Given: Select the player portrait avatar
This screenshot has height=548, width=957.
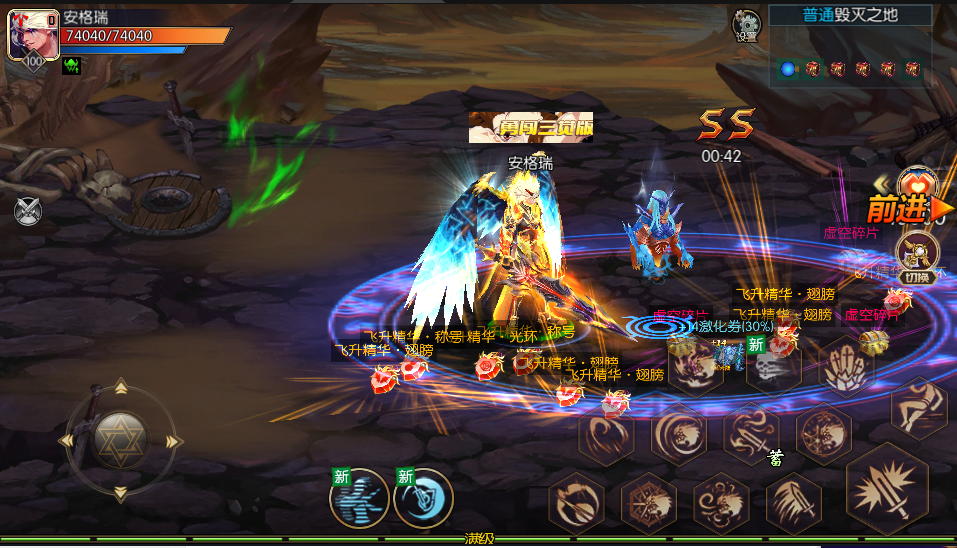Looking at the screenshot, I should (34, 36).
